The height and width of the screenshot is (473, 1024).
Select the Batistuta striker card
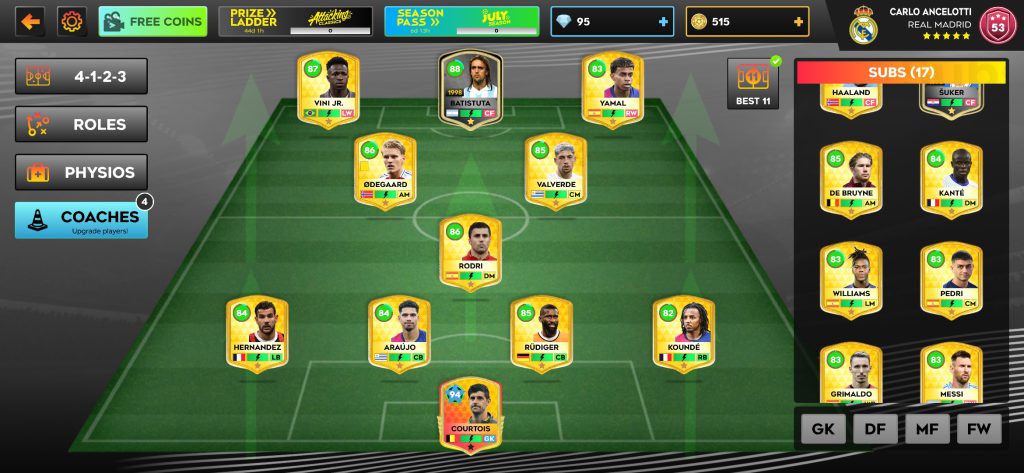click(470, 88)
